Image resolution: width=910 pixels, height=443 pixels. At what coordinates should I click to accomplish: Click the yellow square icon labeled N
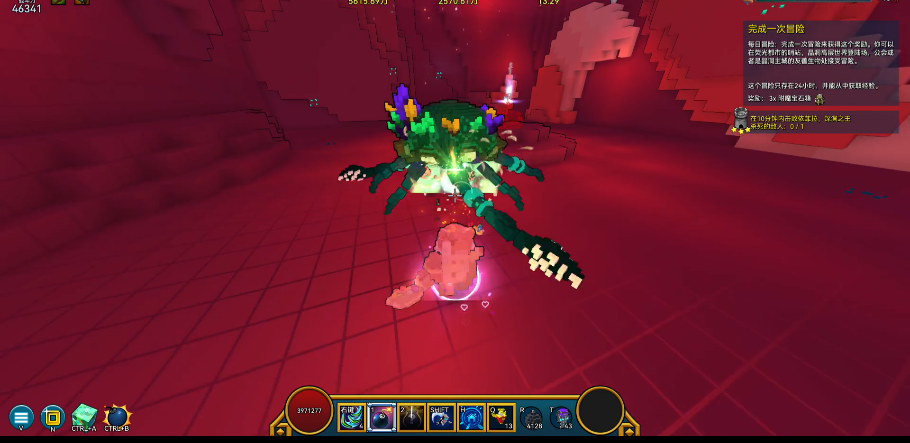(52, 416)
